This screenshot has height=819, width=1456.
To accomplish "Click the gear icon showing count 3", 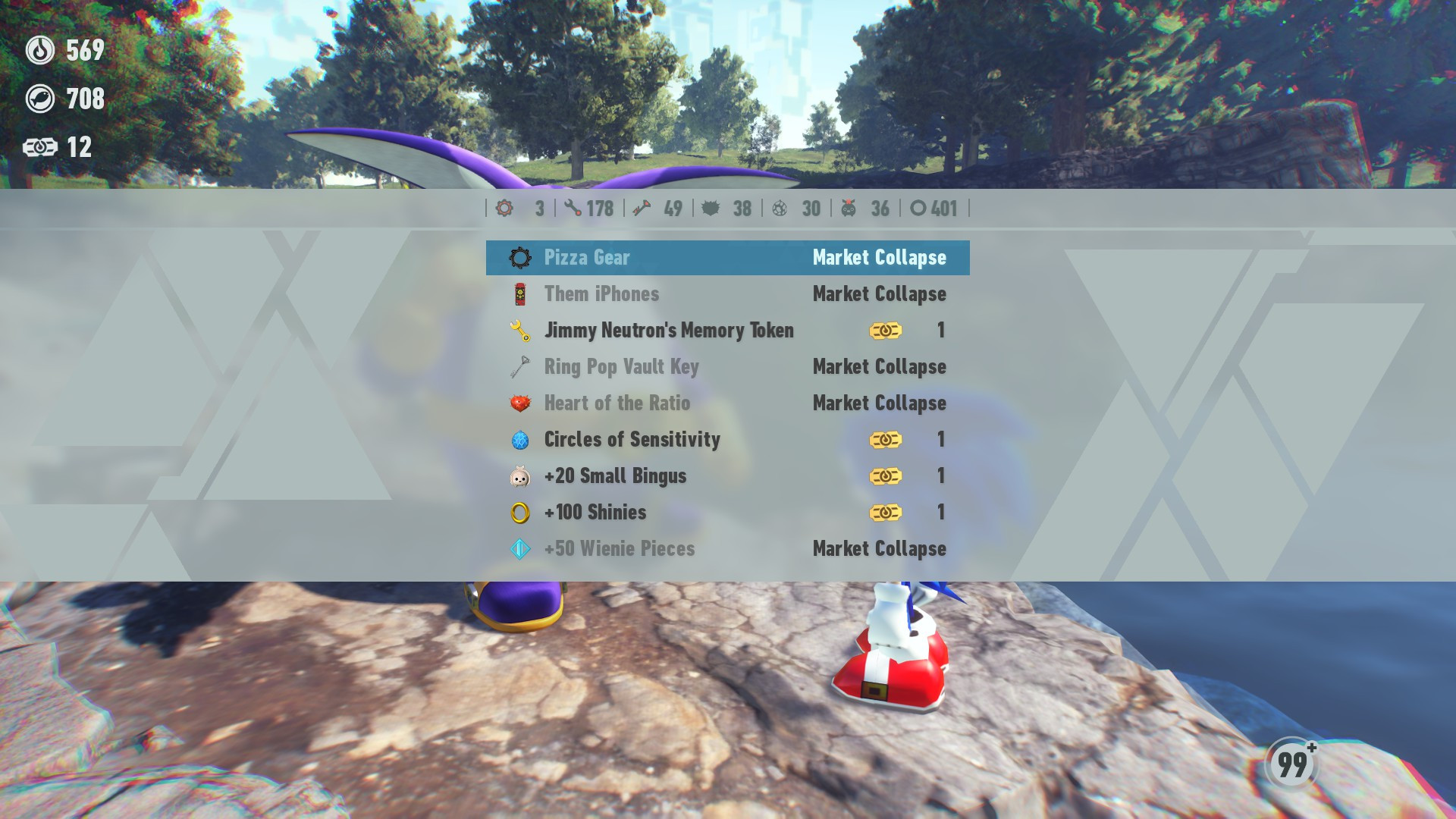I will point(504,209).
